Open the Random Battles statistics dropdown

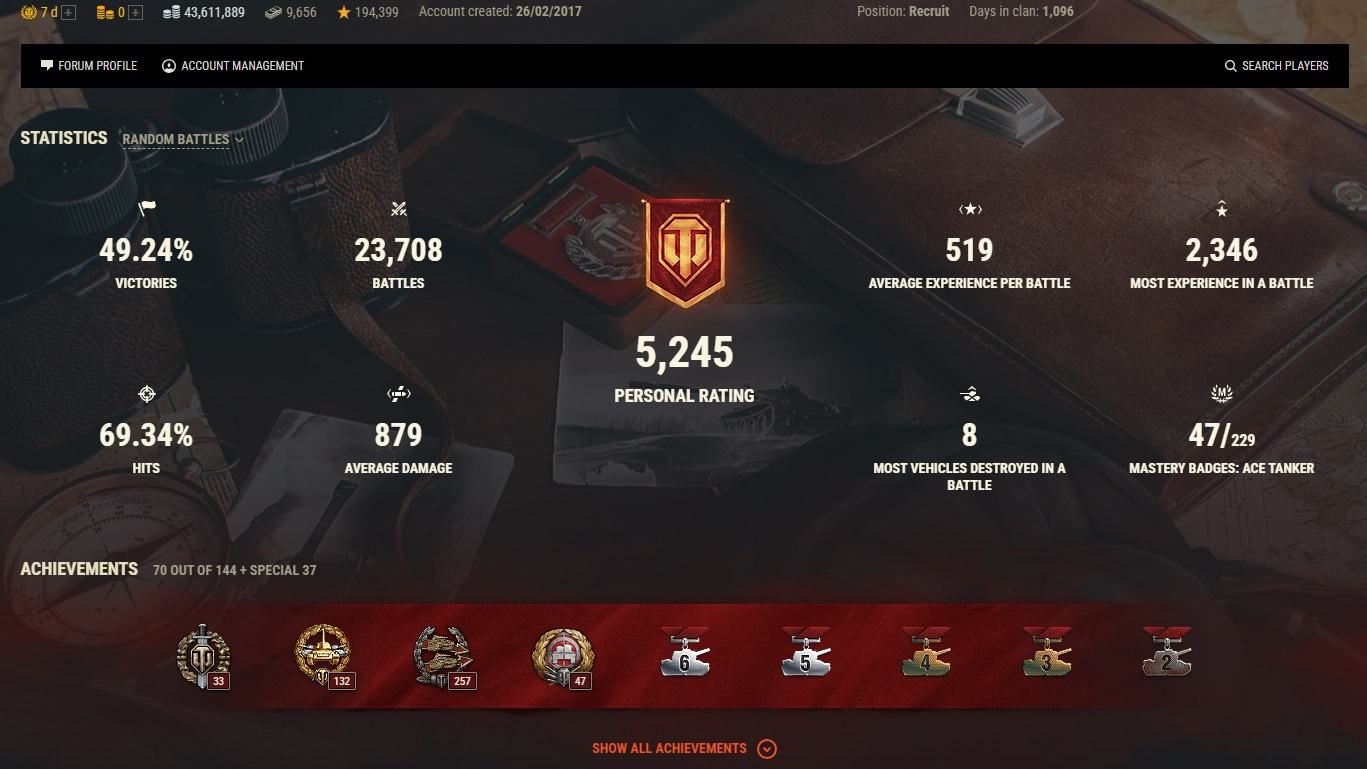[x=181, y=139]
